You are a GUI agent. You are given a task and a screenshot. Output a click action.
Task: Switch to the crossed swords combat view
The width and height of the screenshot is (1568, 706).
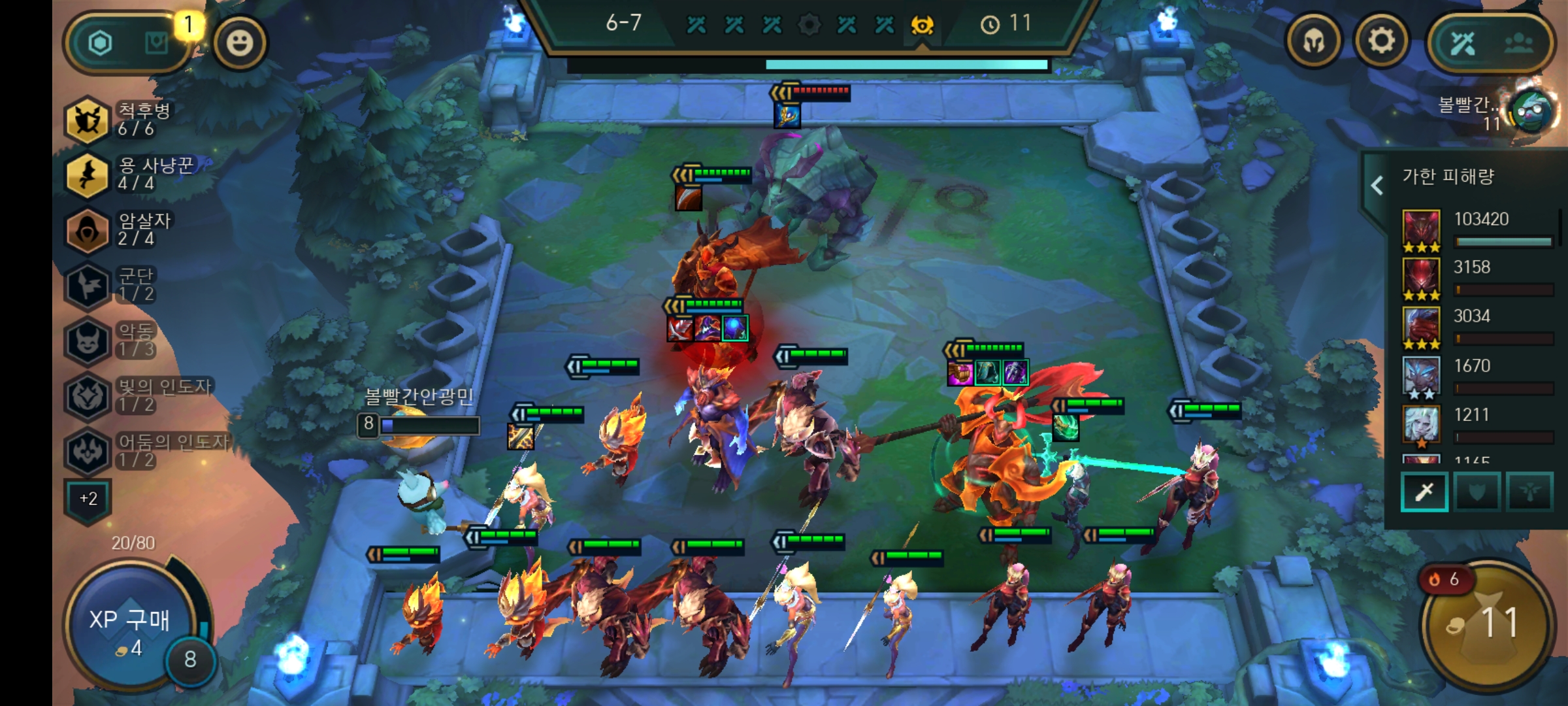click(1462, 43)
